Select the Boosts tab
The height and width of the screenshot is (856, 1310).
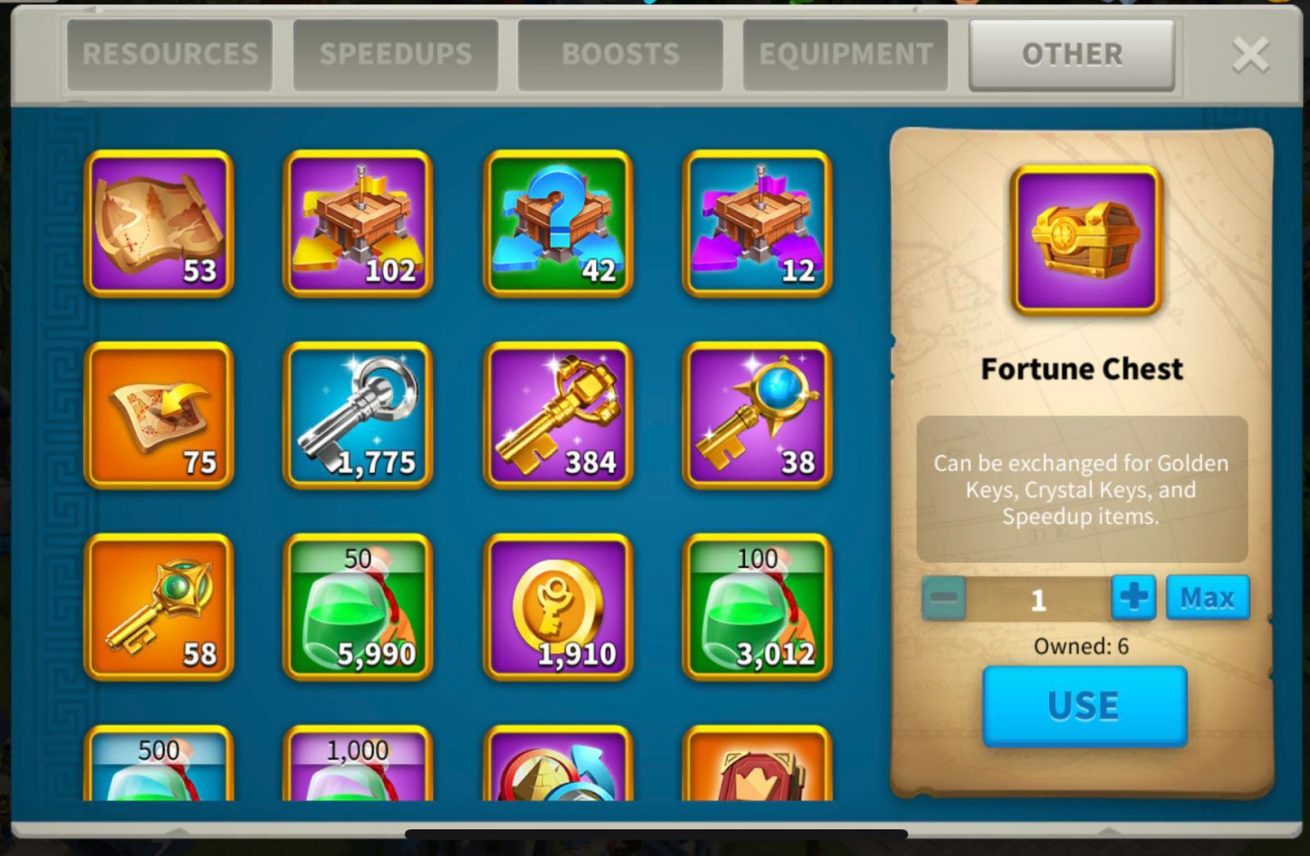click(x=620, y=54)
